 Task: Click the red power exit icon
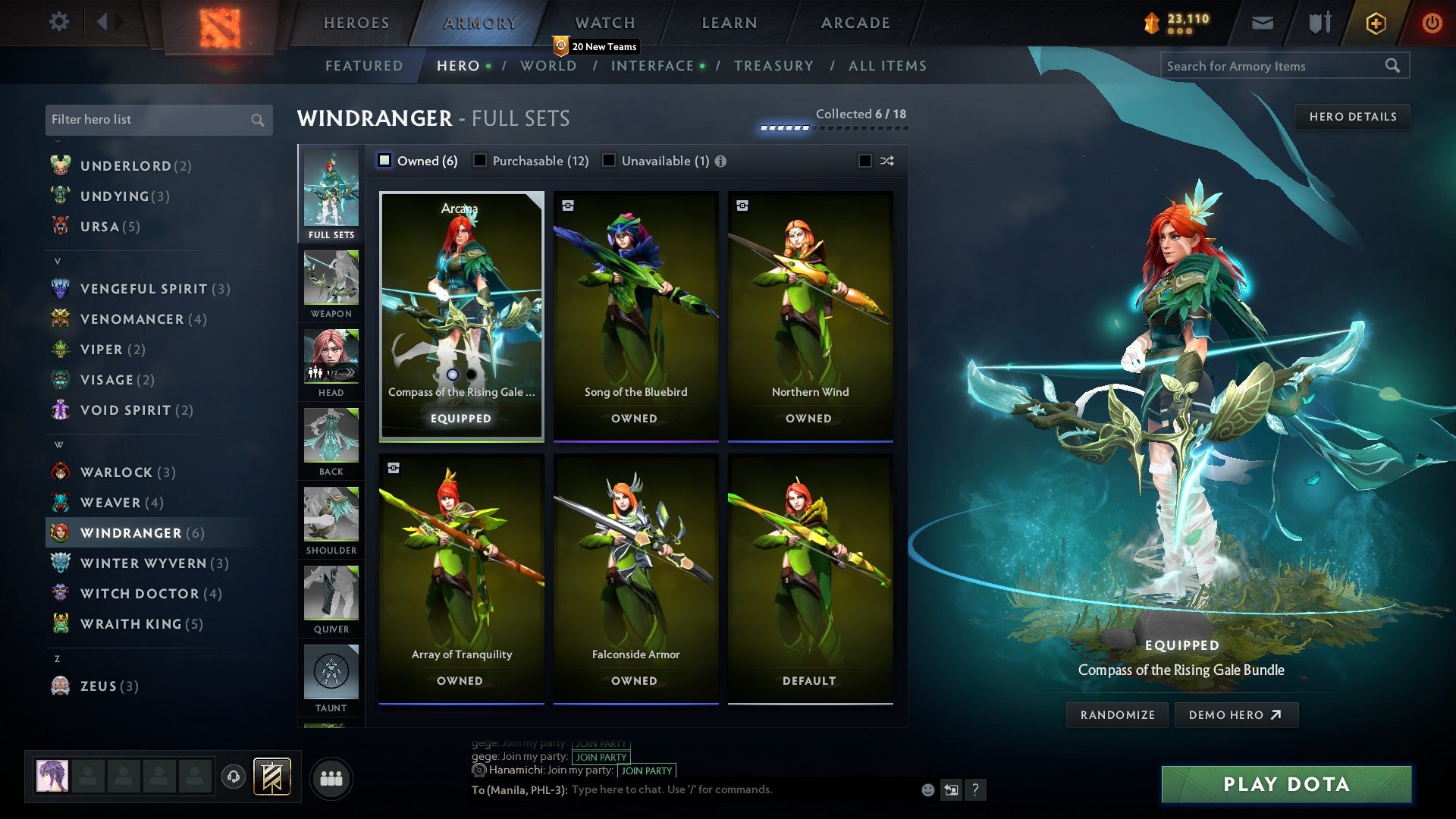click(1432, 23)
